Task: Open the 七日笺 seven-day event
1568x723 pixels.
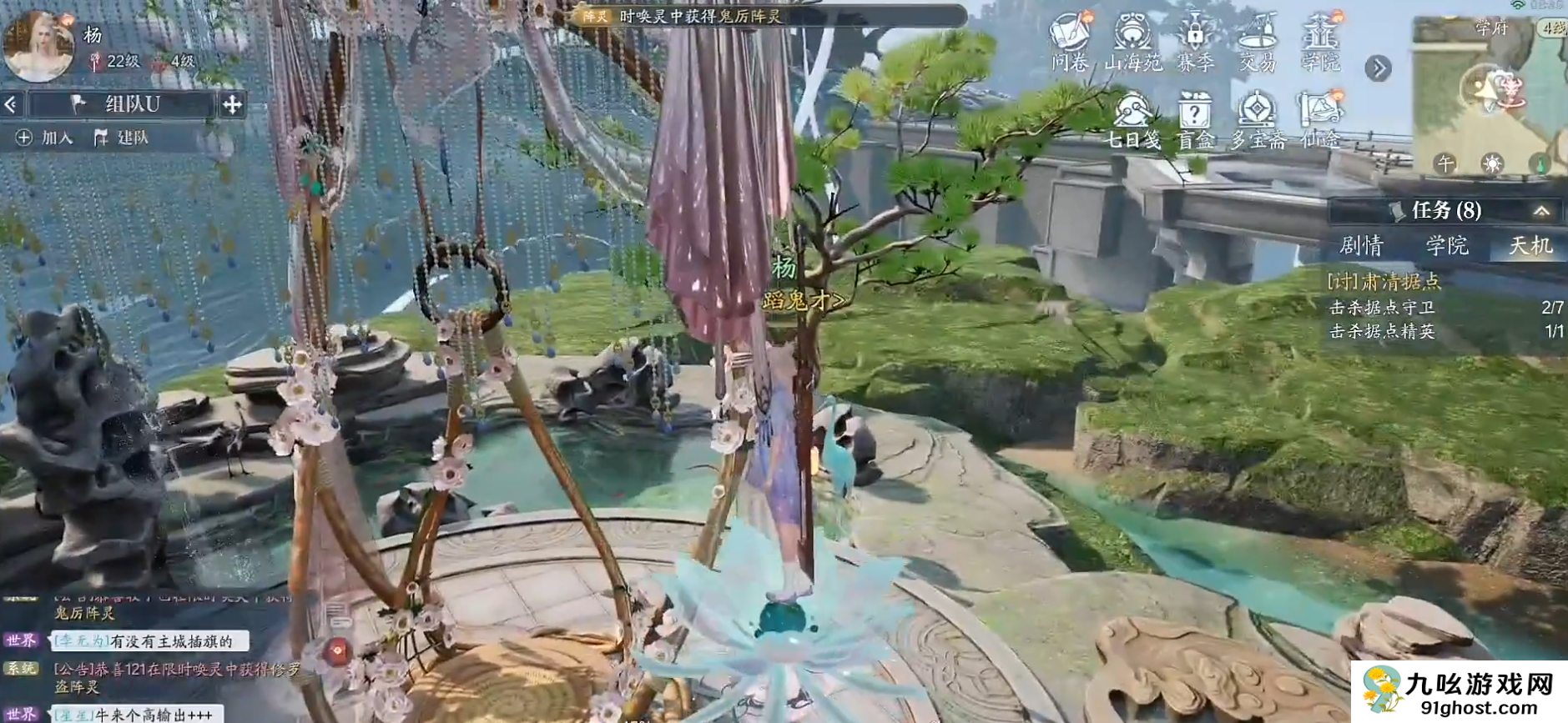Action: pos(1133,121)
